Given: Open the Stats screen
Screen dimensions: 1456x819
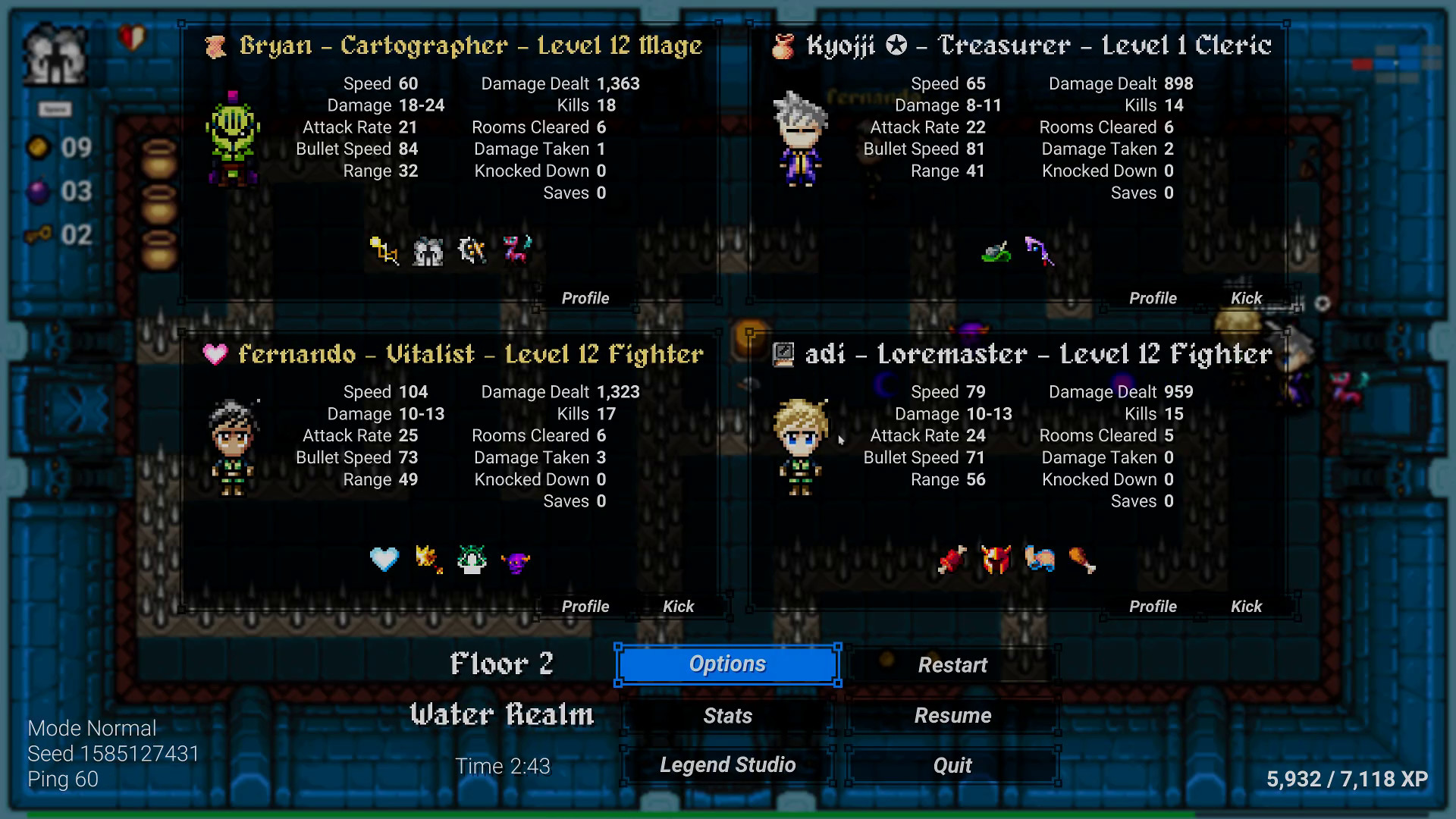Looking at the screenshot, I should (x=726, y=715).
